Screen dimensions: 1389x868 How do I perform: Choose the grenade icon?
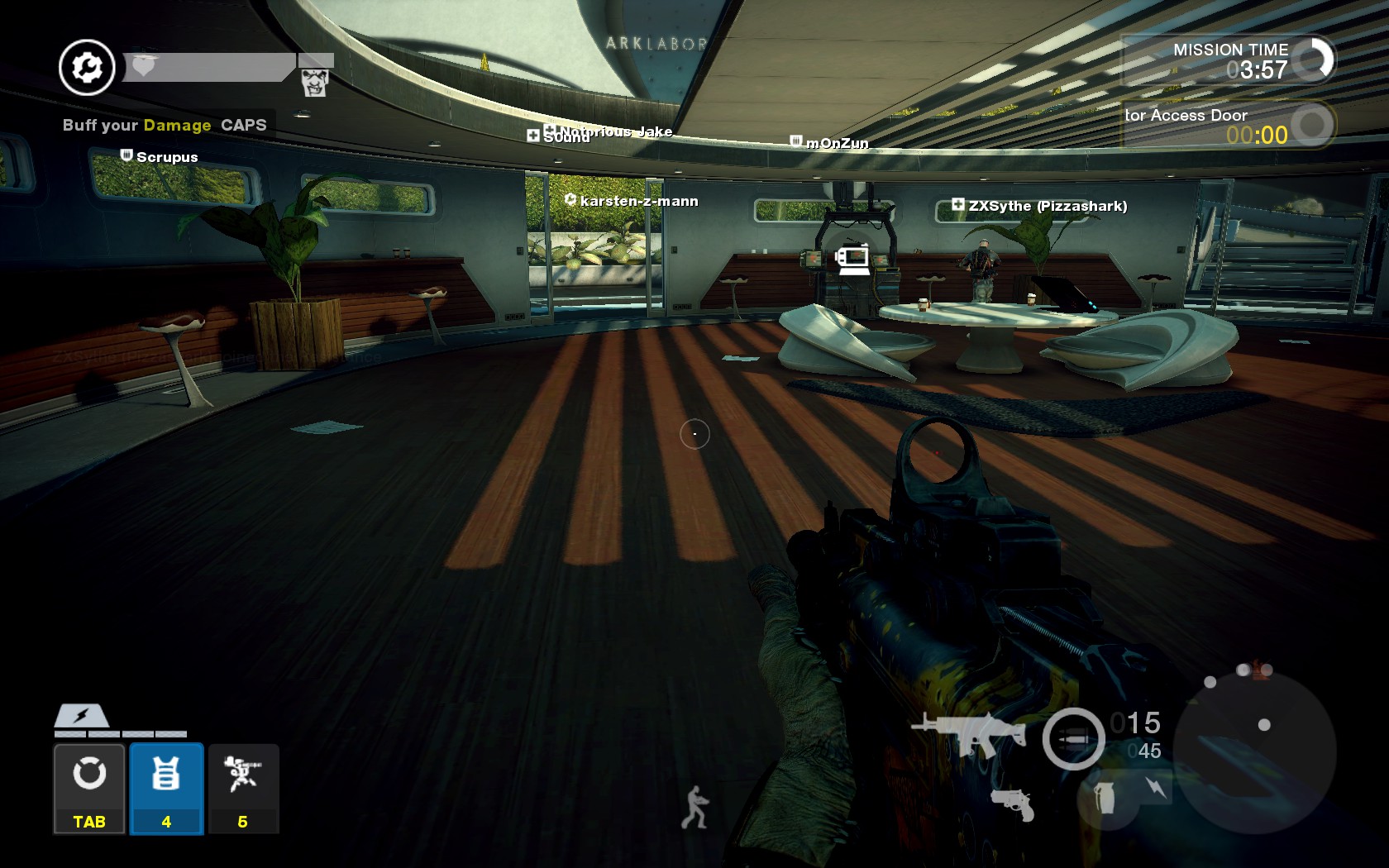click(1105, 799)
